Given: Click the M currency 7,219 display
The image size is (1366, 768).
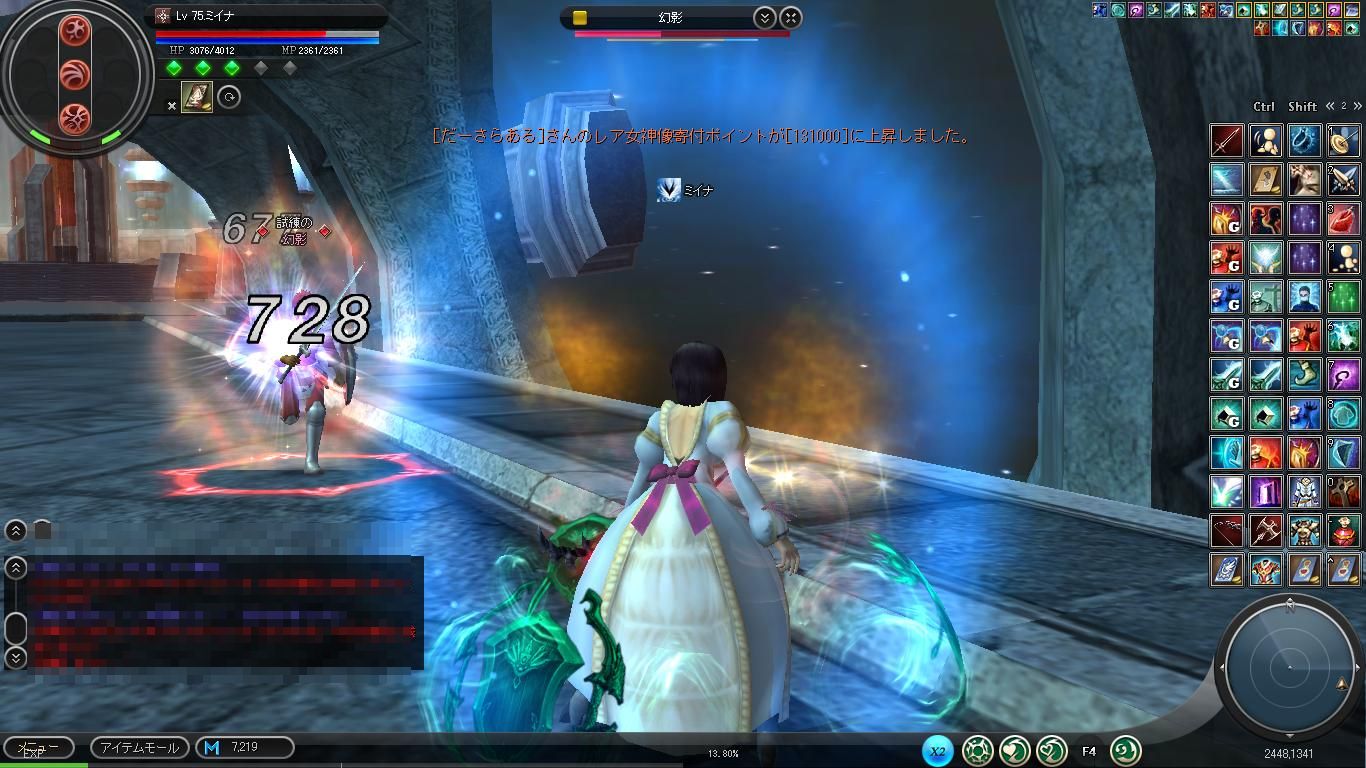Looking at the screenshot, I should (x=244, y=747).
